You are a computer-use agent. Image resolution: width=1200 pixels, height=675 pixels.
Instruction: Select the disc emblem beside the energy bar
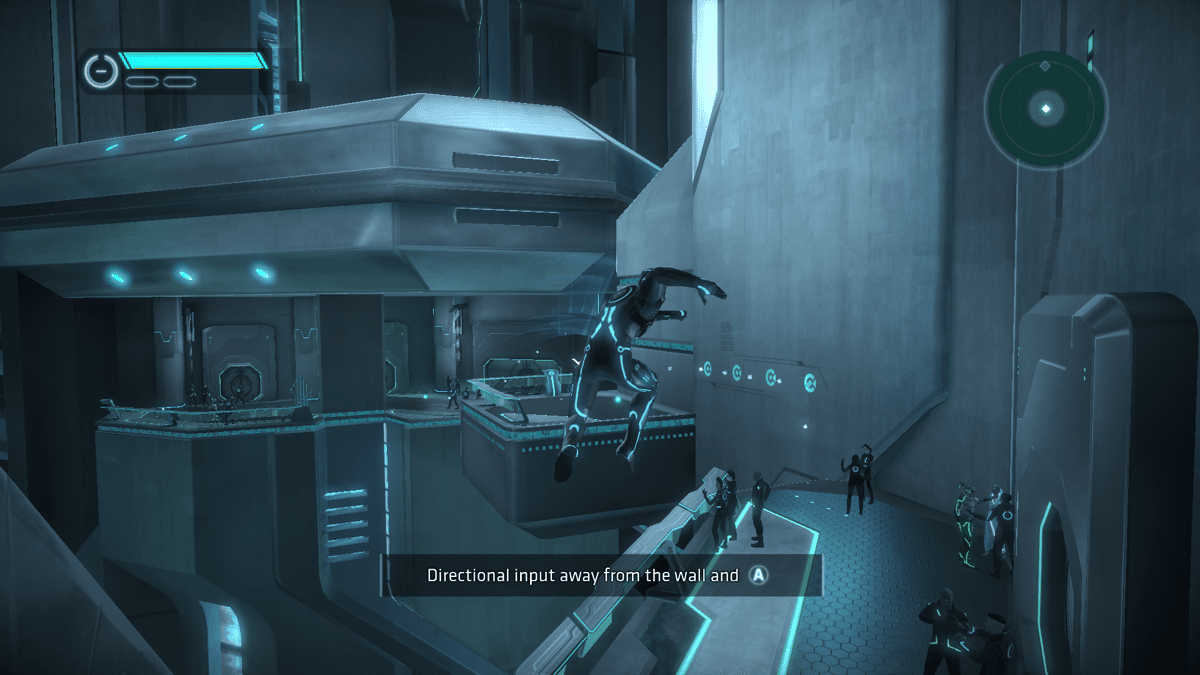pyautogui.click(x=100, y=69)
